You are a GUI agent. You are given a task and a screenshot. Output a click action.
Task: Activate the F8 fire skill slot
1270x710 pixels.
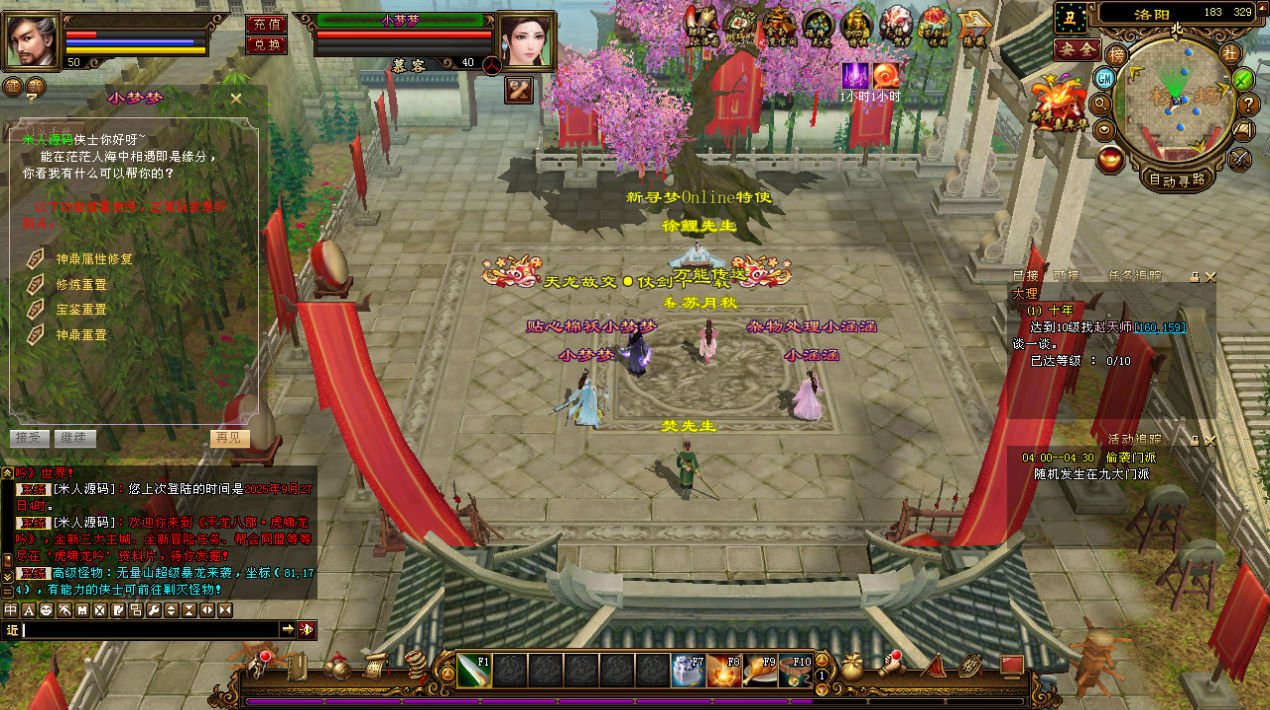click(x=724, y=670)
